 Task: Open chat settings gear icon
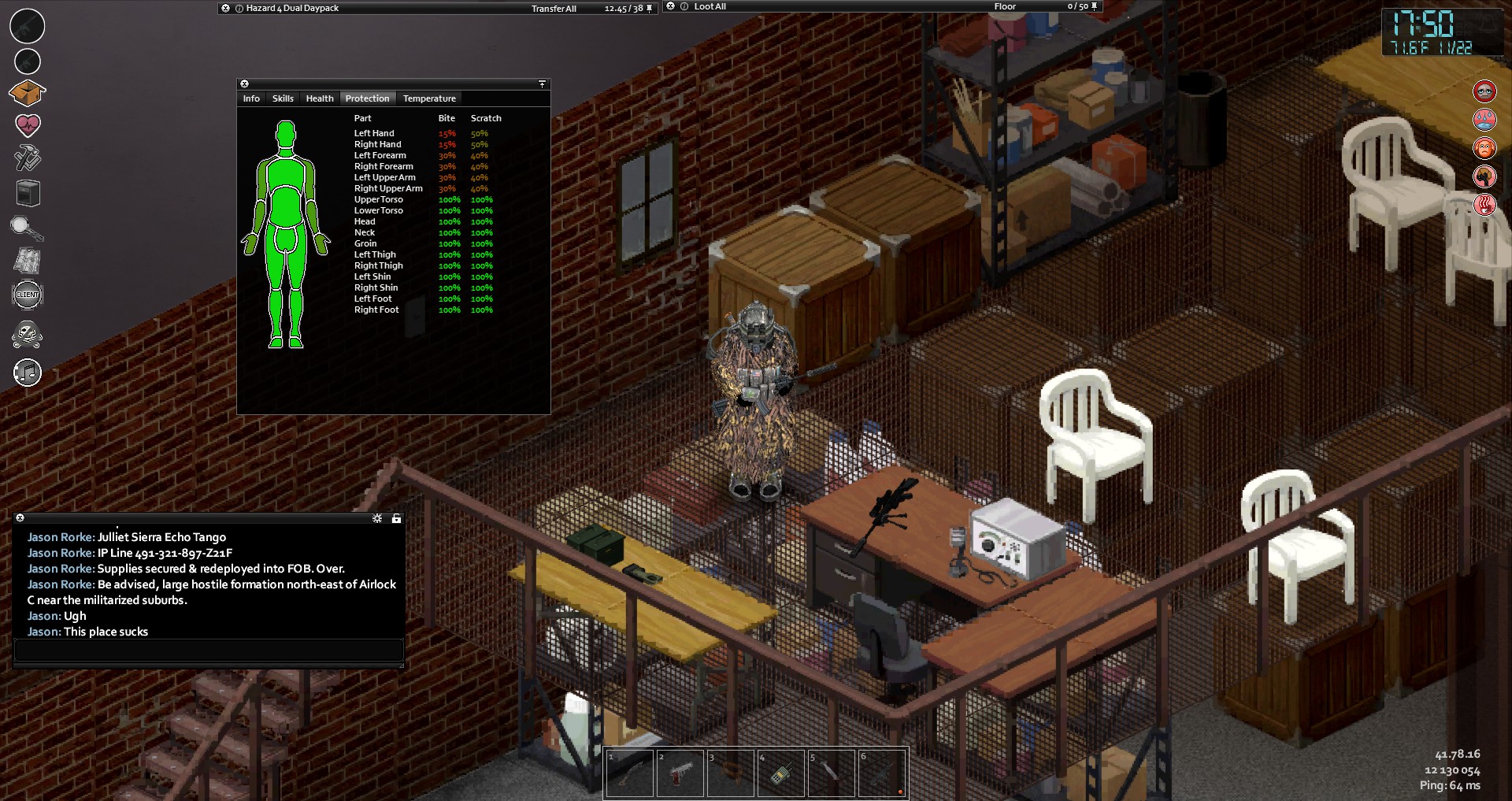pos(377,518)
